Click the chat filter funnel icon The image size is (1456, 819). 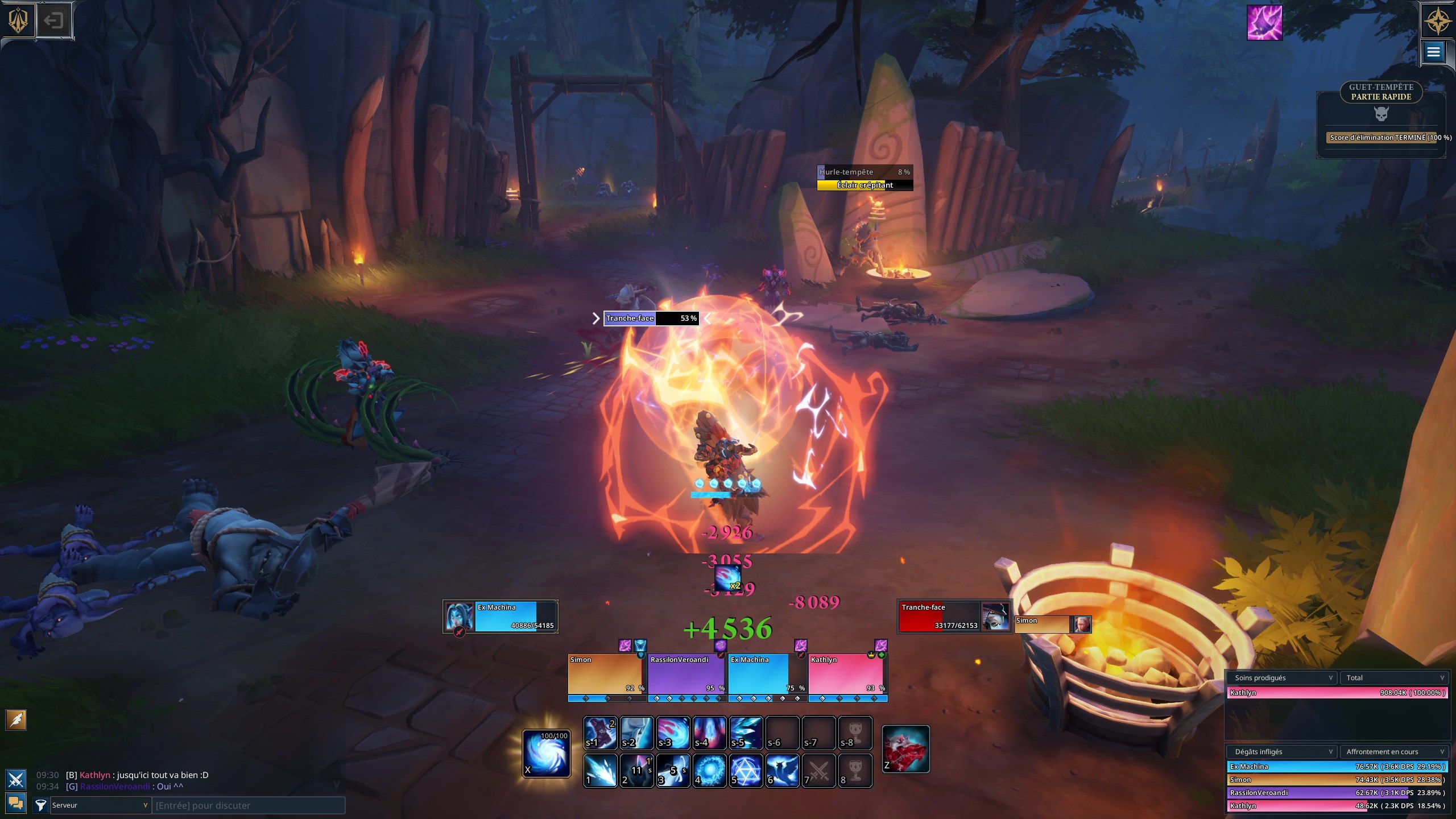click(x=40, y=805)
